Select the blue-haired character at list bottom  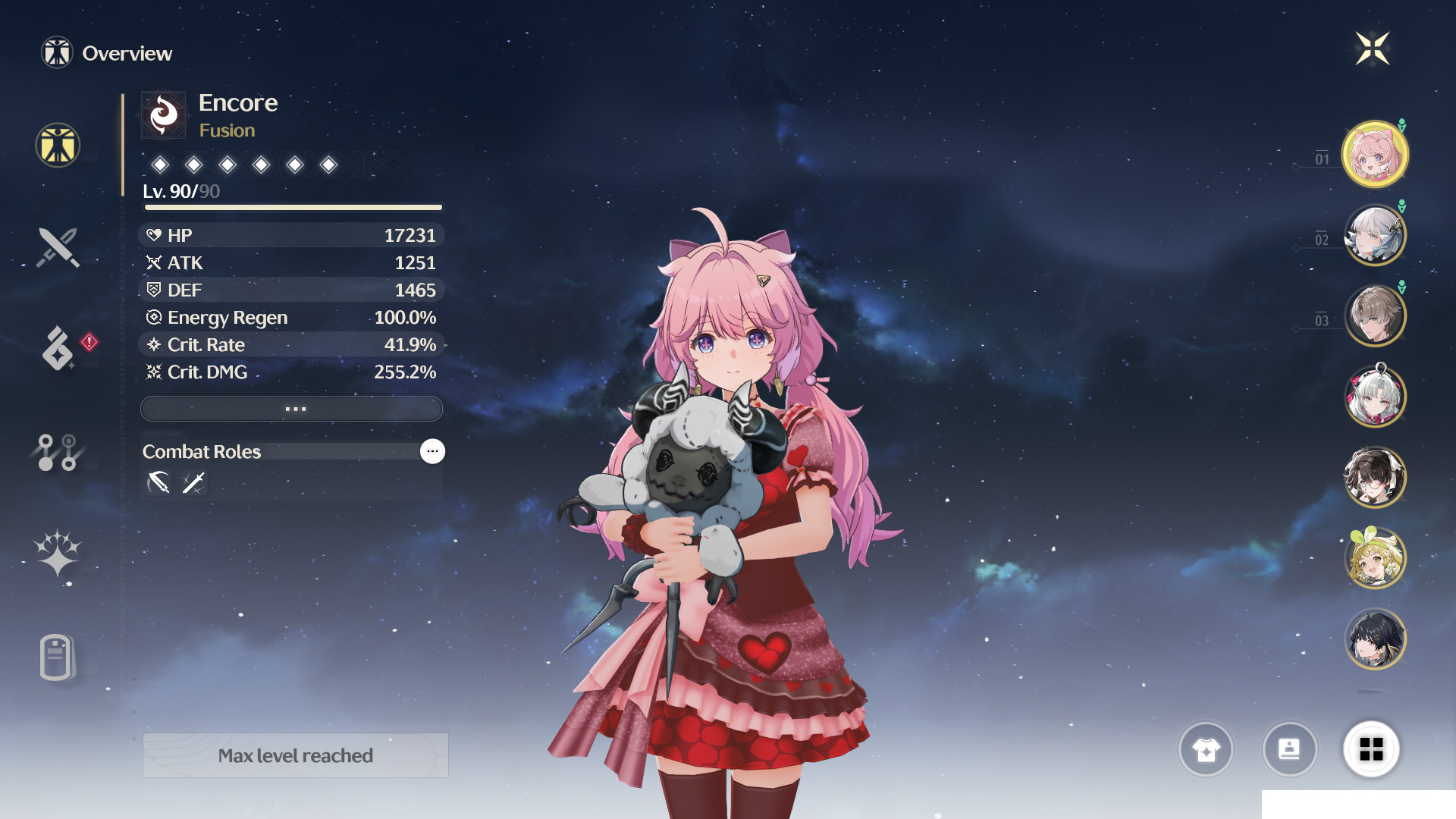point(1375,640)
